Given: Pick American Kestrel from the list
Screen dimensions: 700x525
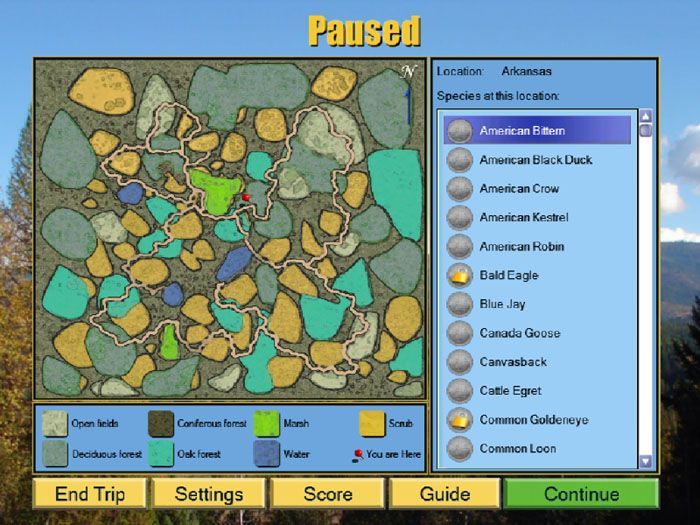Looking at the screenshot, I should (x=523, y=218).
